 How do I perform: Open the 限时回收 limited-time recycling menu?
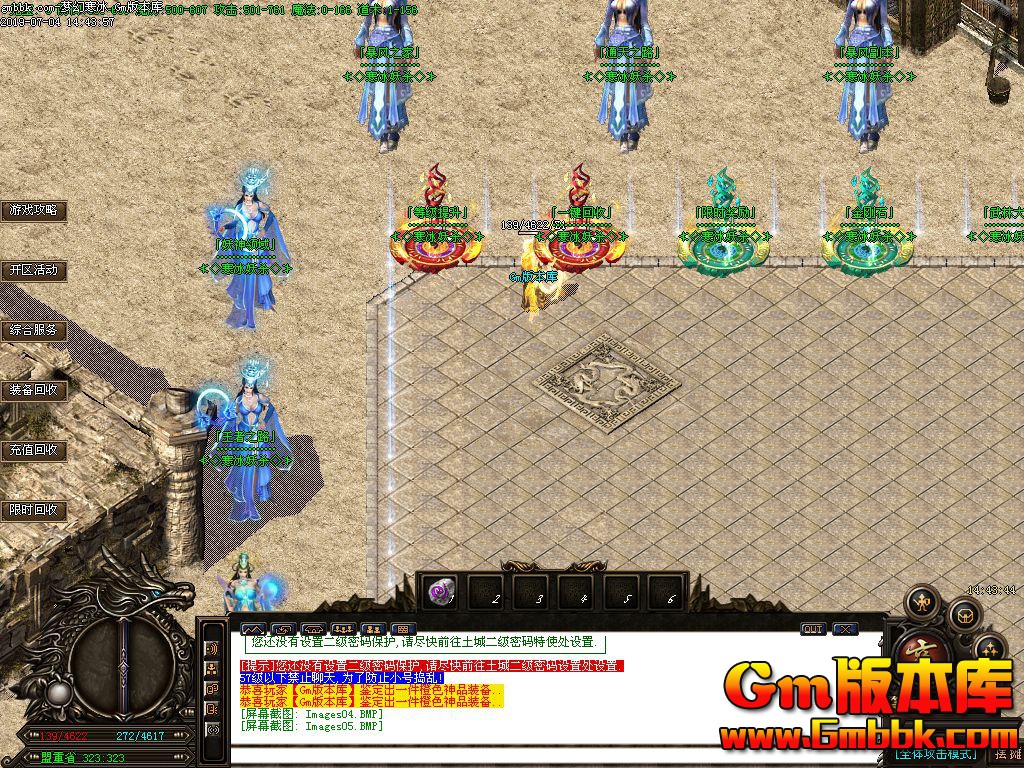click(x=34, y=510)
